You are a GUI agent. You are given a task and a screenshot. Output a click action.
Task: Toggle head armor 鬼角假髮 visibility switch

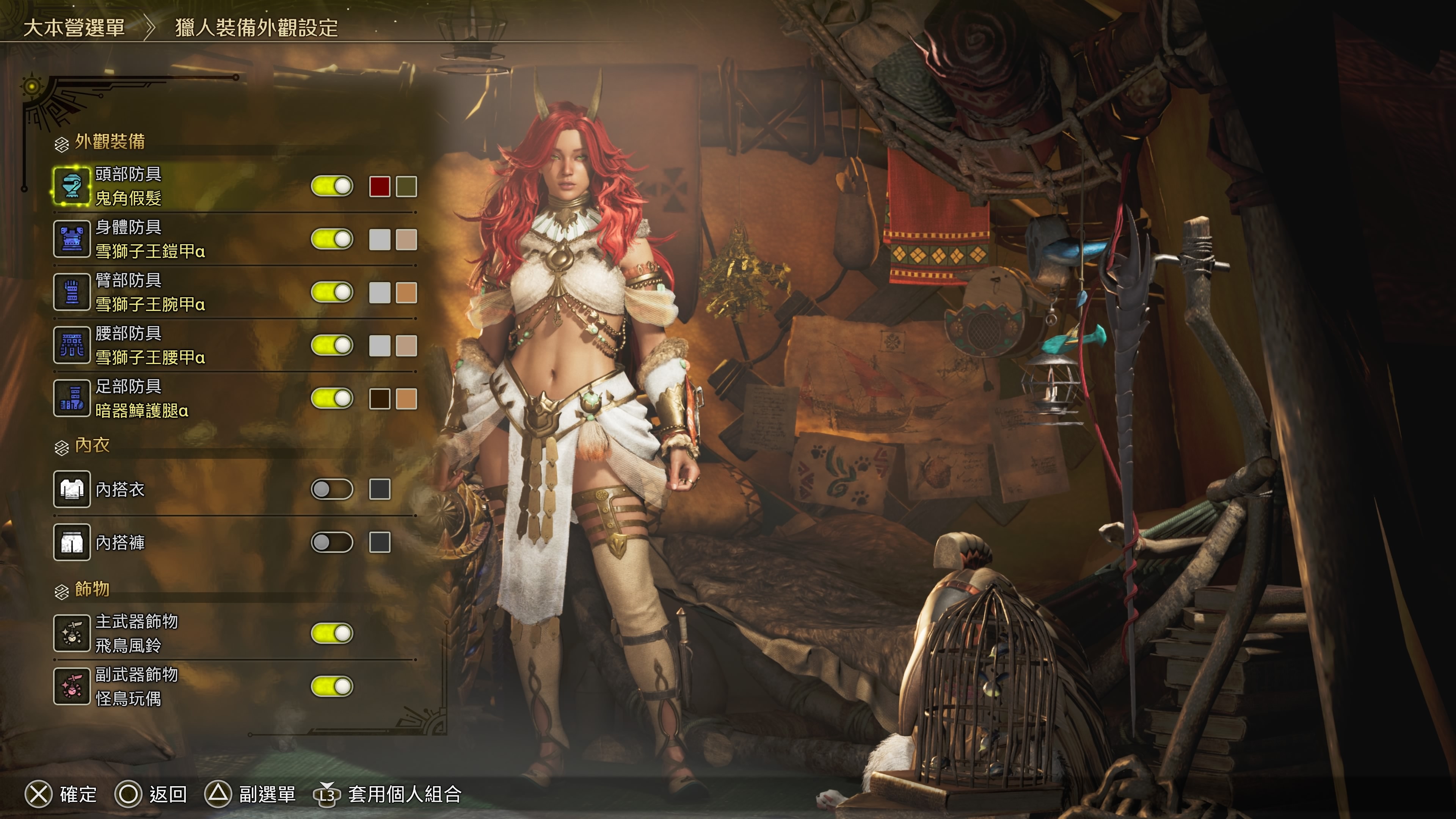(332, 186)
